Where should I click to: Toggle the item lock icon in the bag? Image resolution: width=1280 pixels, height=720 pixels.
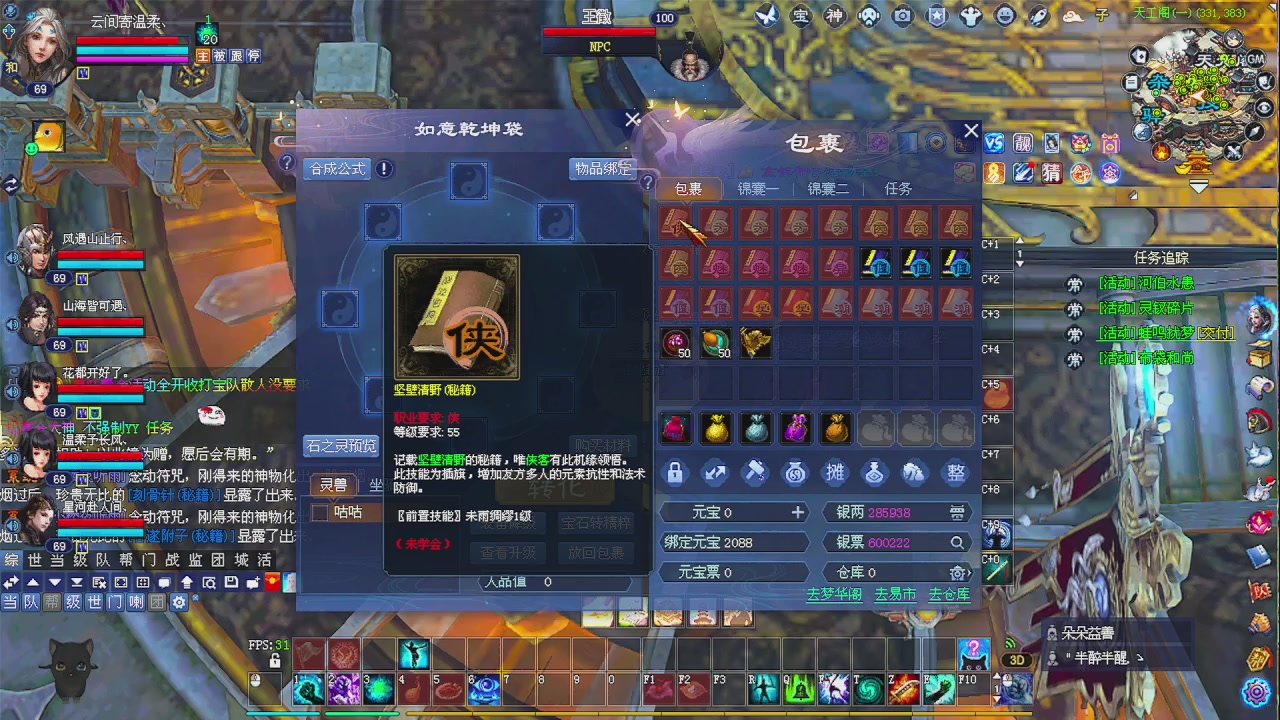pos(675,473)
